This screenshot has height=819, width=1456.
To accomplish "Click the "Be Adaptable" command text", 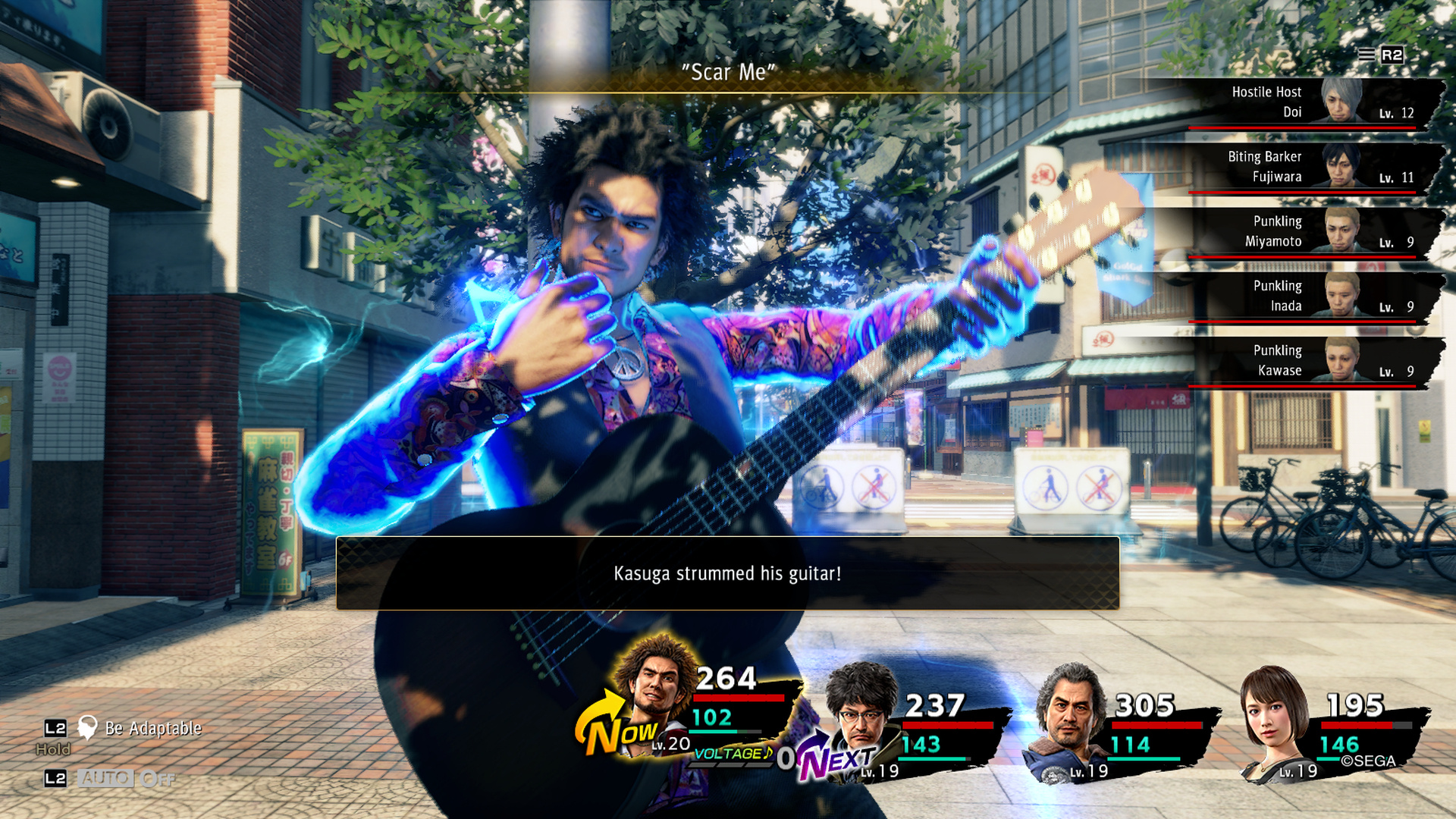I will 152,730.
